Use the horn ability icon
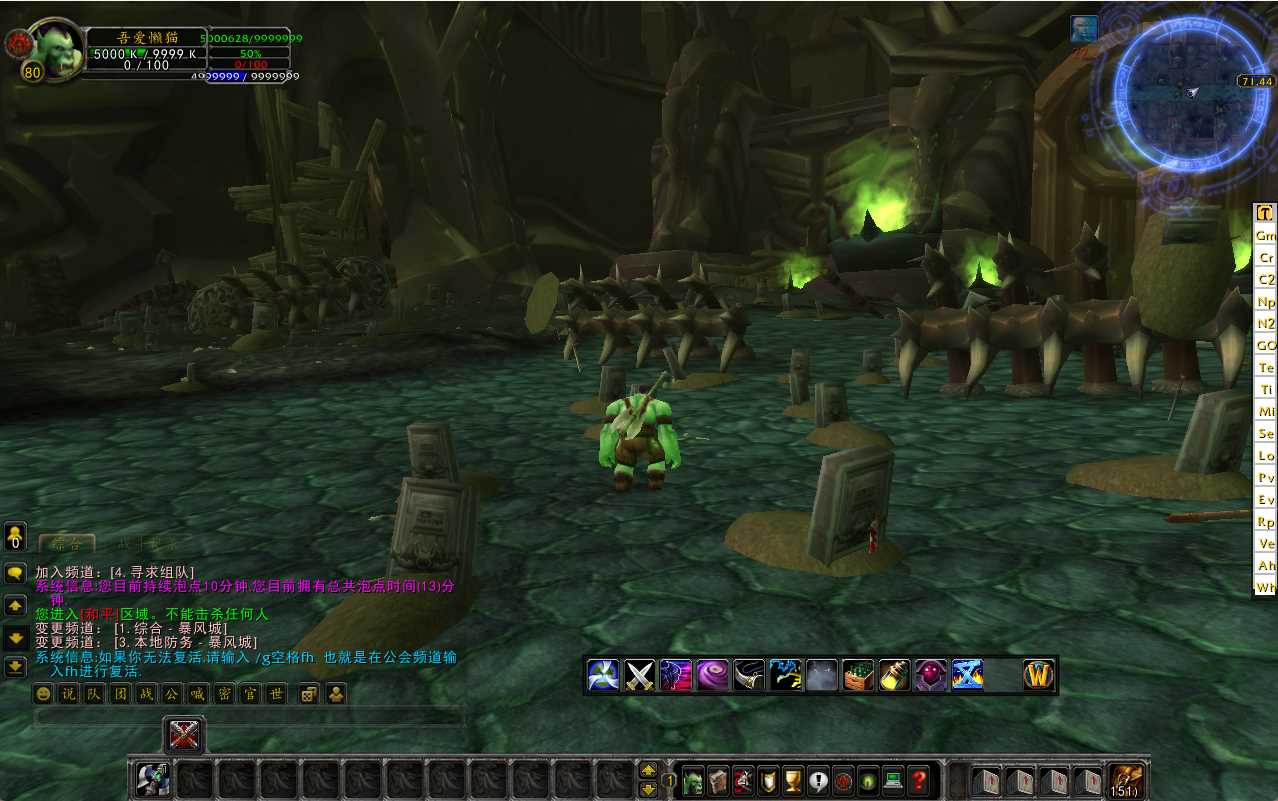1278x801 pixels. (x=748, y=676)
